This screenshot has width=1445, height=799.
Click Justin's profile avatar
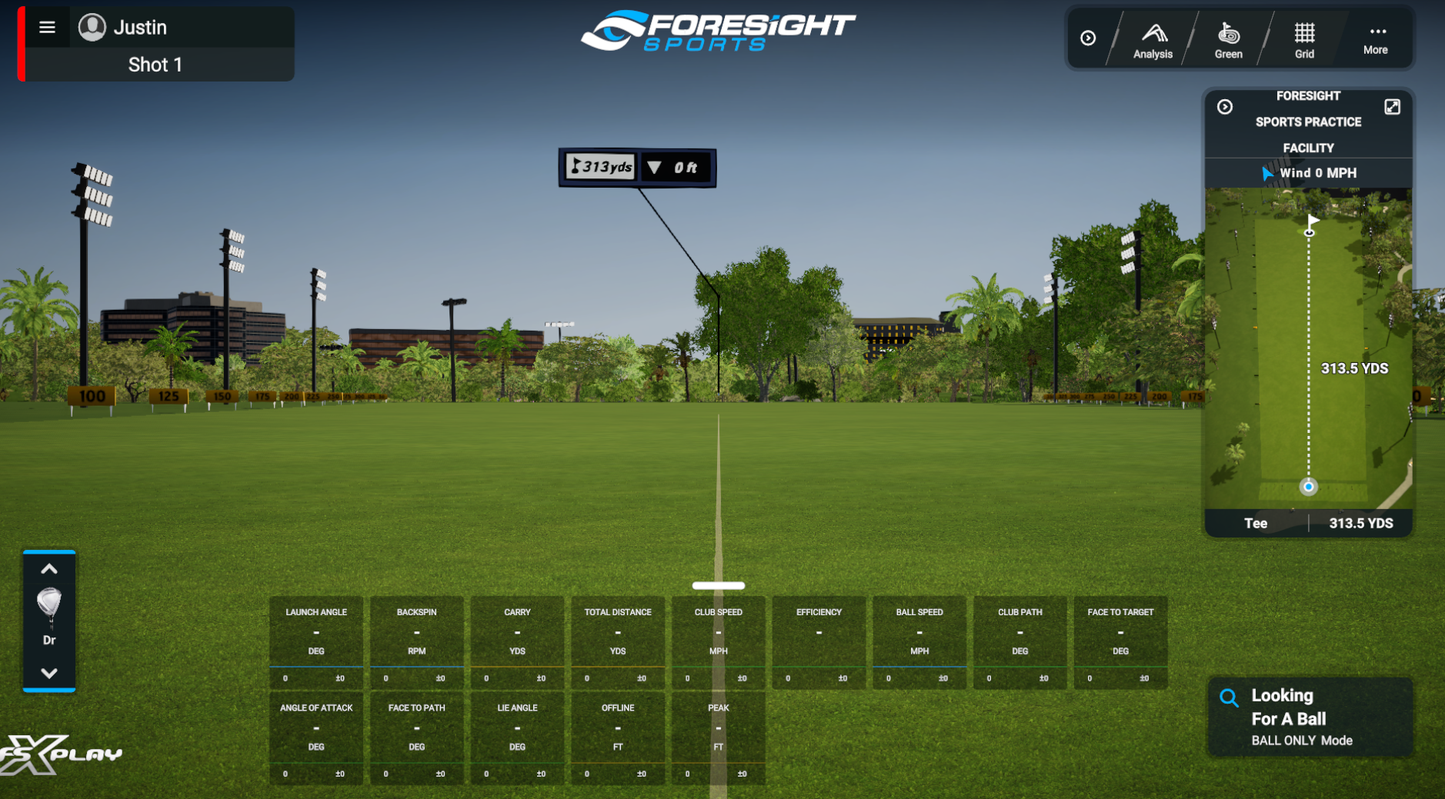click(92, 26)
